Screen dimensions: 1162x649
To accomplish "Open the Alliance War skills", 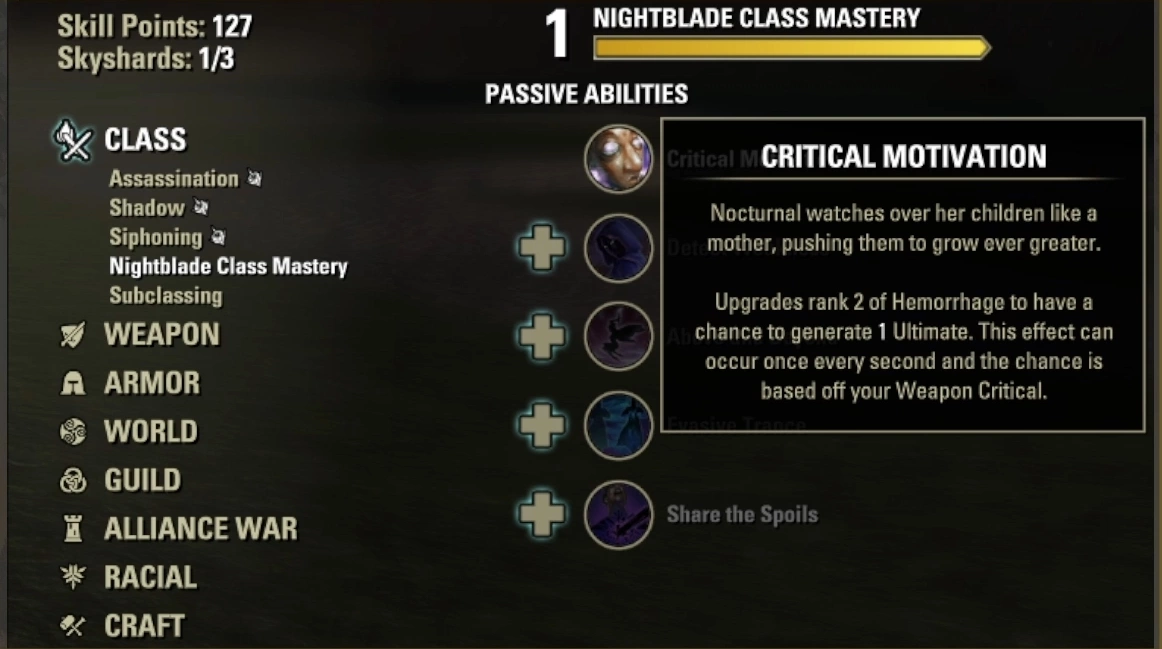I will [200, 528].
